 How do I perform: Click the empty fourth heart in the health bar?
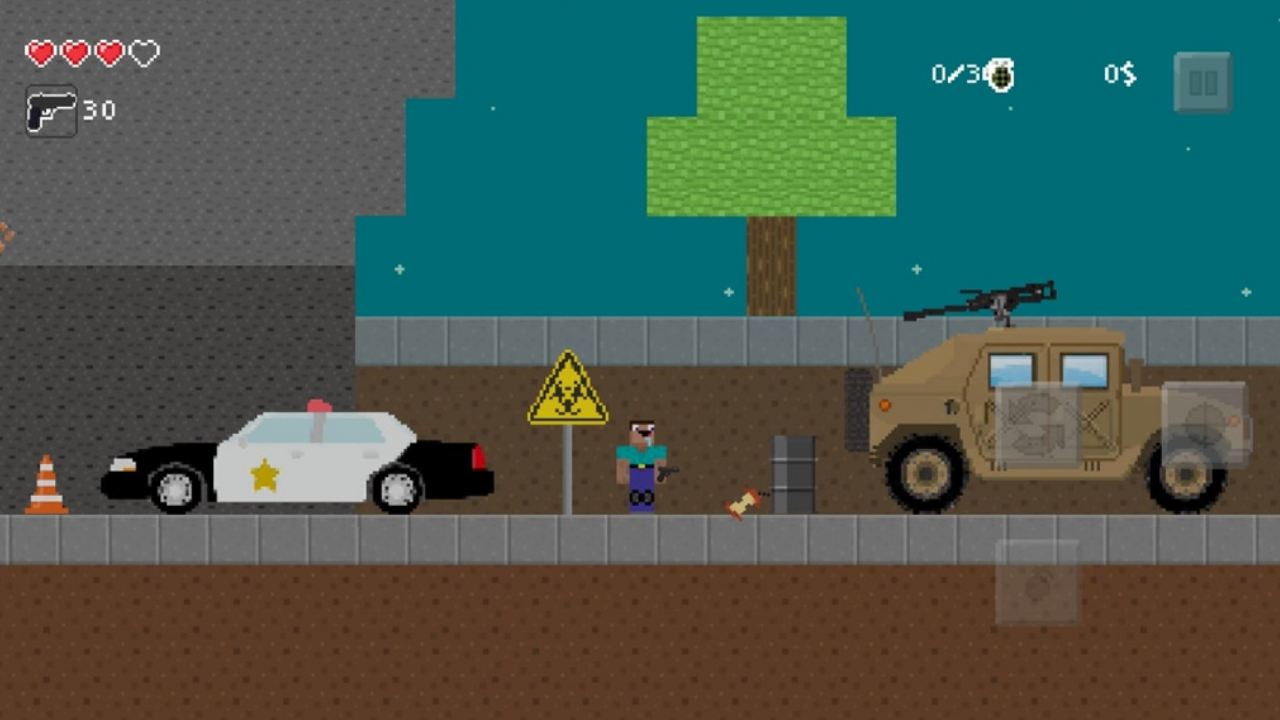(144, 51)
